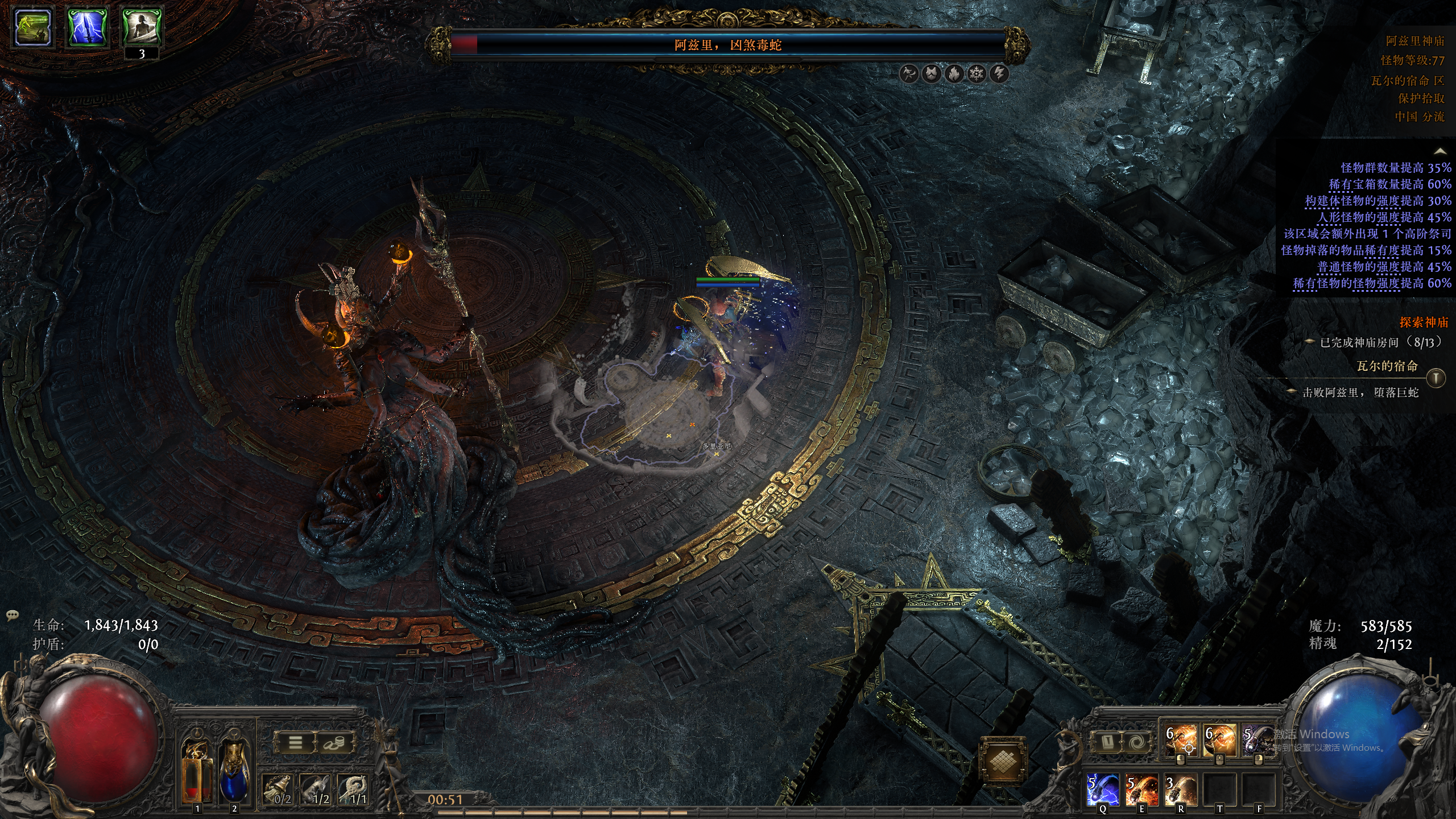
Task: Select the crossbow shot skill with crosshair
Action: 1180,741
